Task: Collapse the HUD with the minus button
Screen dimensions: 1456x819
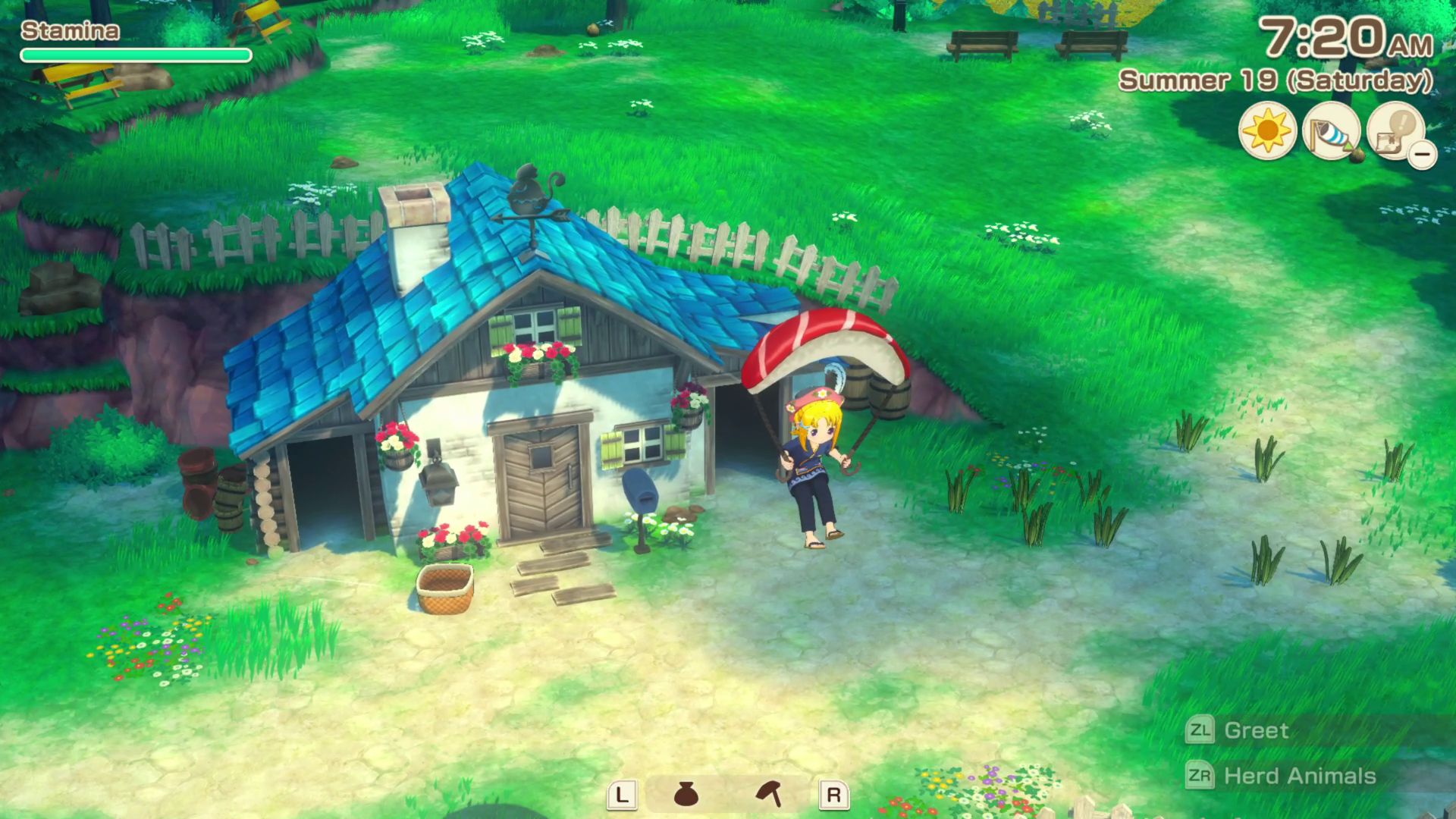Action: pos(1423,155)
